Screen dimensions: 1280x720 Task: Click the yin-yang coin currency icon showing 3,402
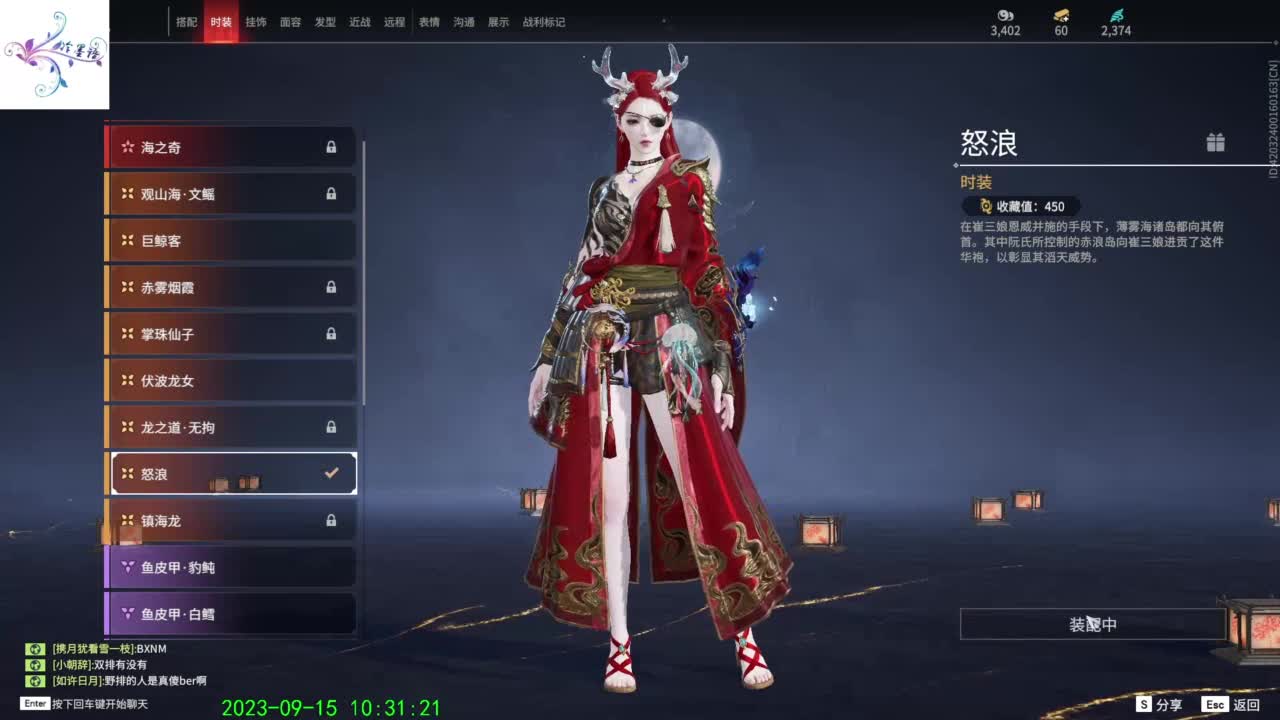[x=1006, y=17]
